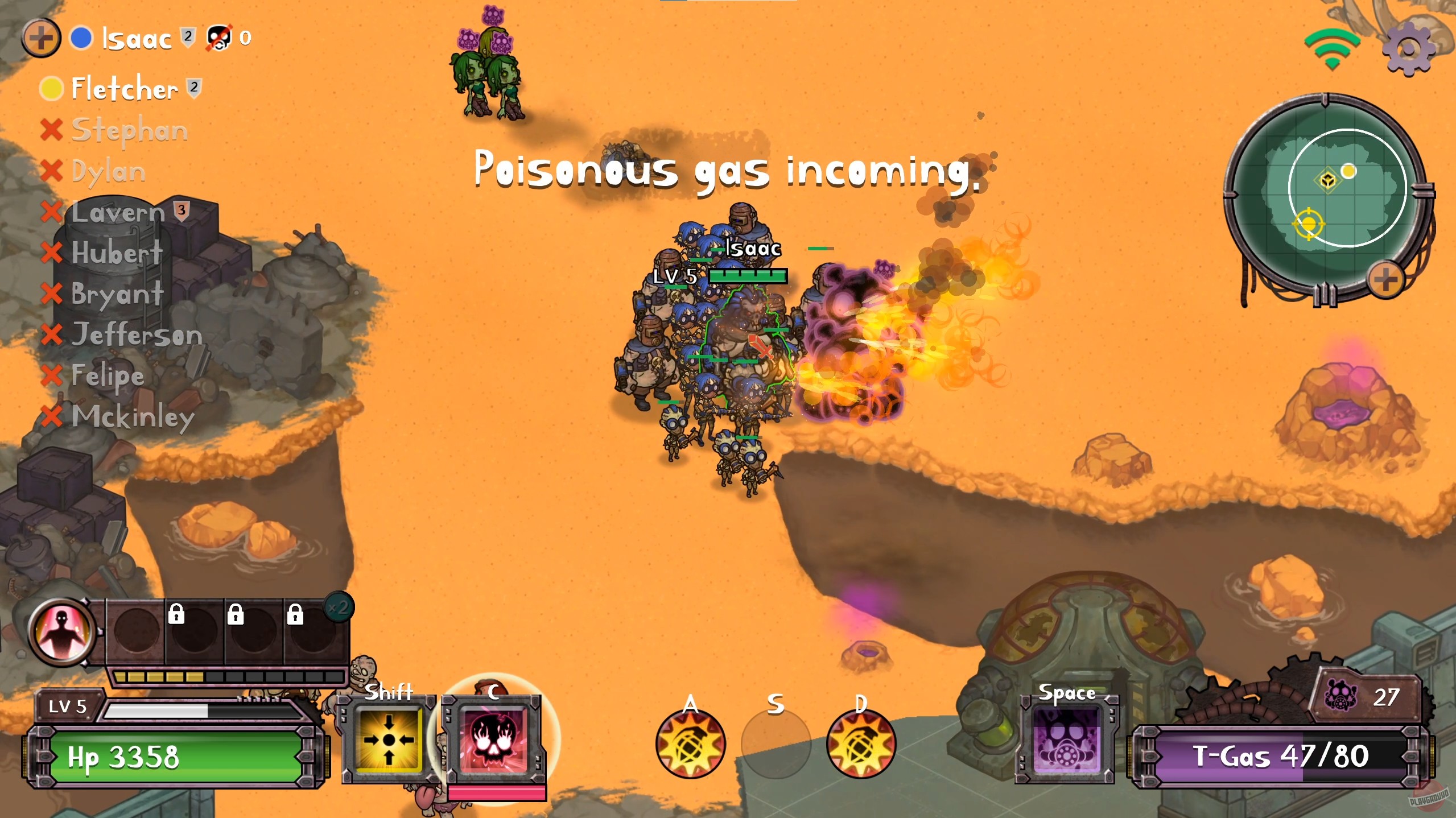
Task: Select Stephan in the player list
Action: point(129,130)
